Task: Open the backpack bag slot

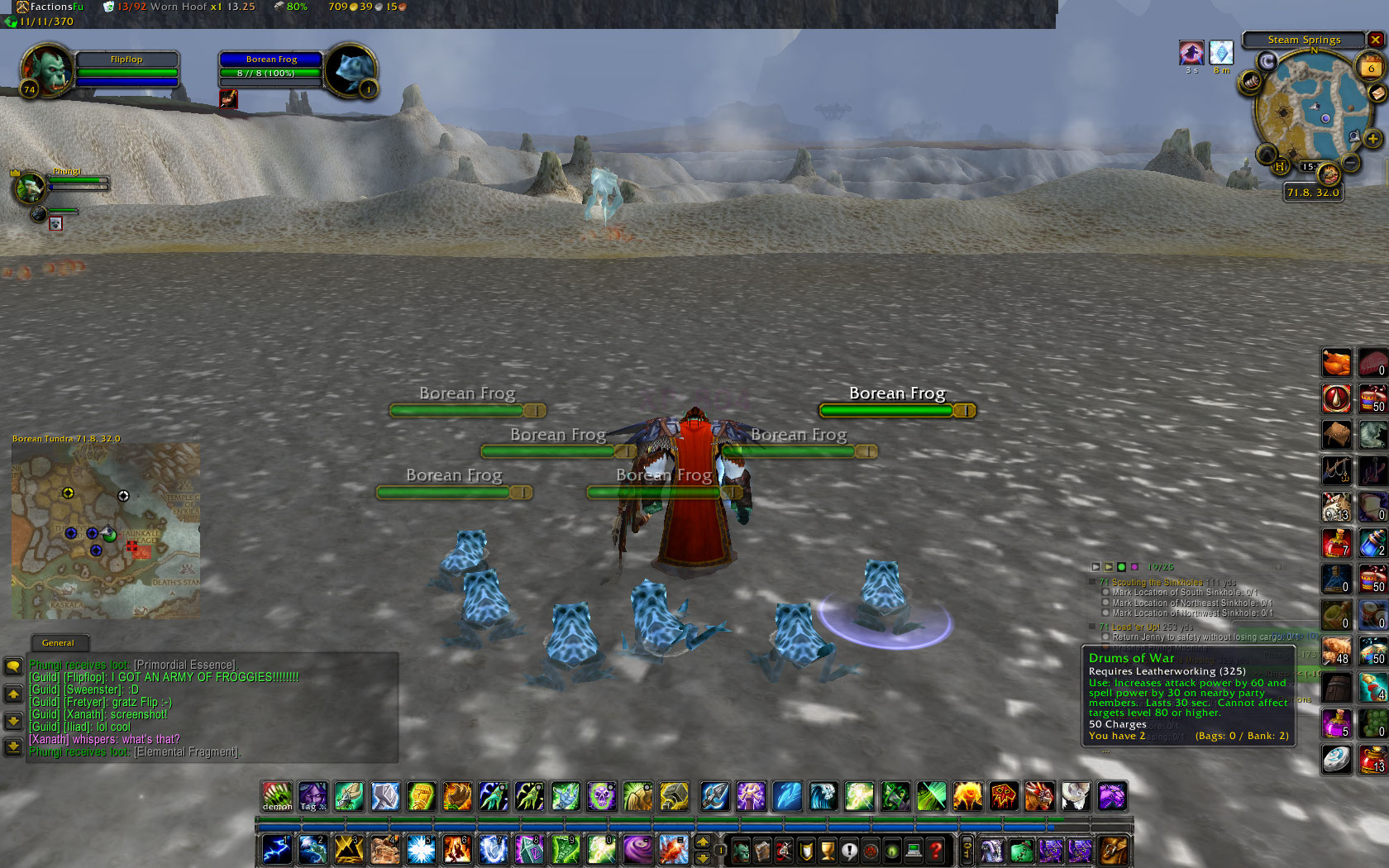Action: tap(1113, 850)
